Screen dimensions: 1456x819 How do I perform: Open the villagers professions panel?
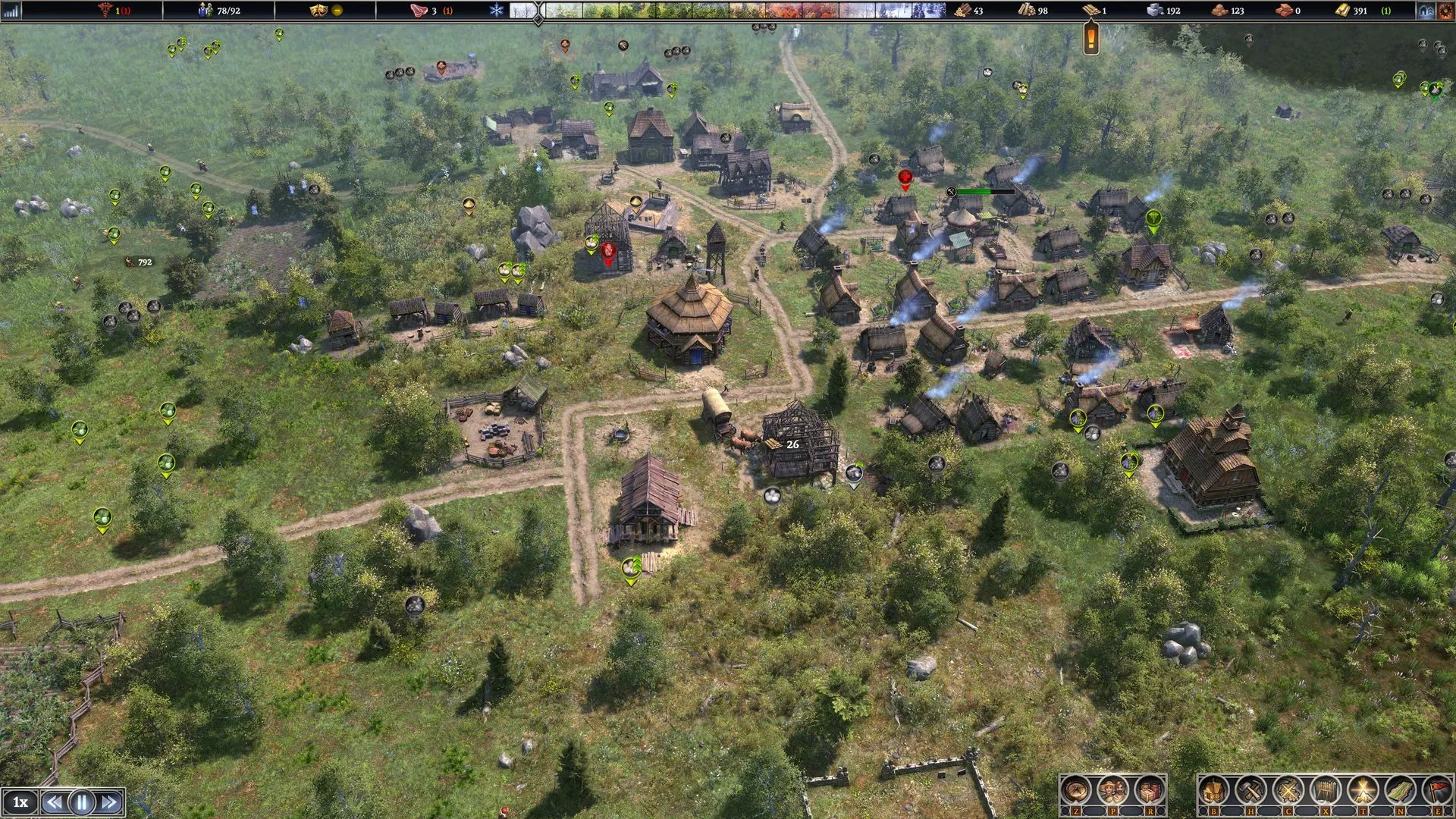tap(1112, 790)
